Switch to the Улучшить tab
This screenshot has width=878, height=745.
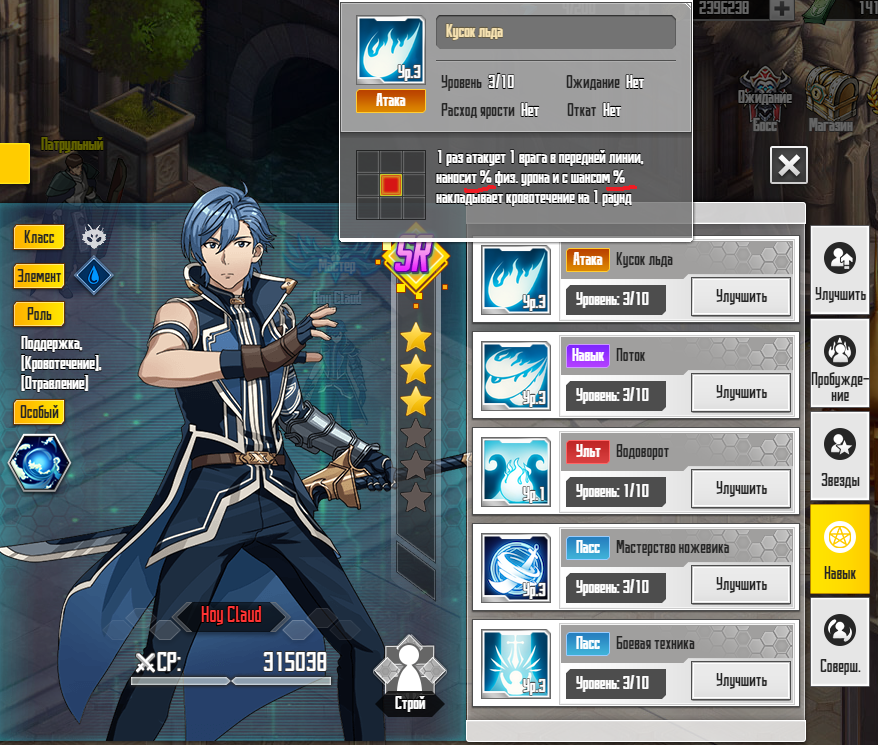(840, 270)
